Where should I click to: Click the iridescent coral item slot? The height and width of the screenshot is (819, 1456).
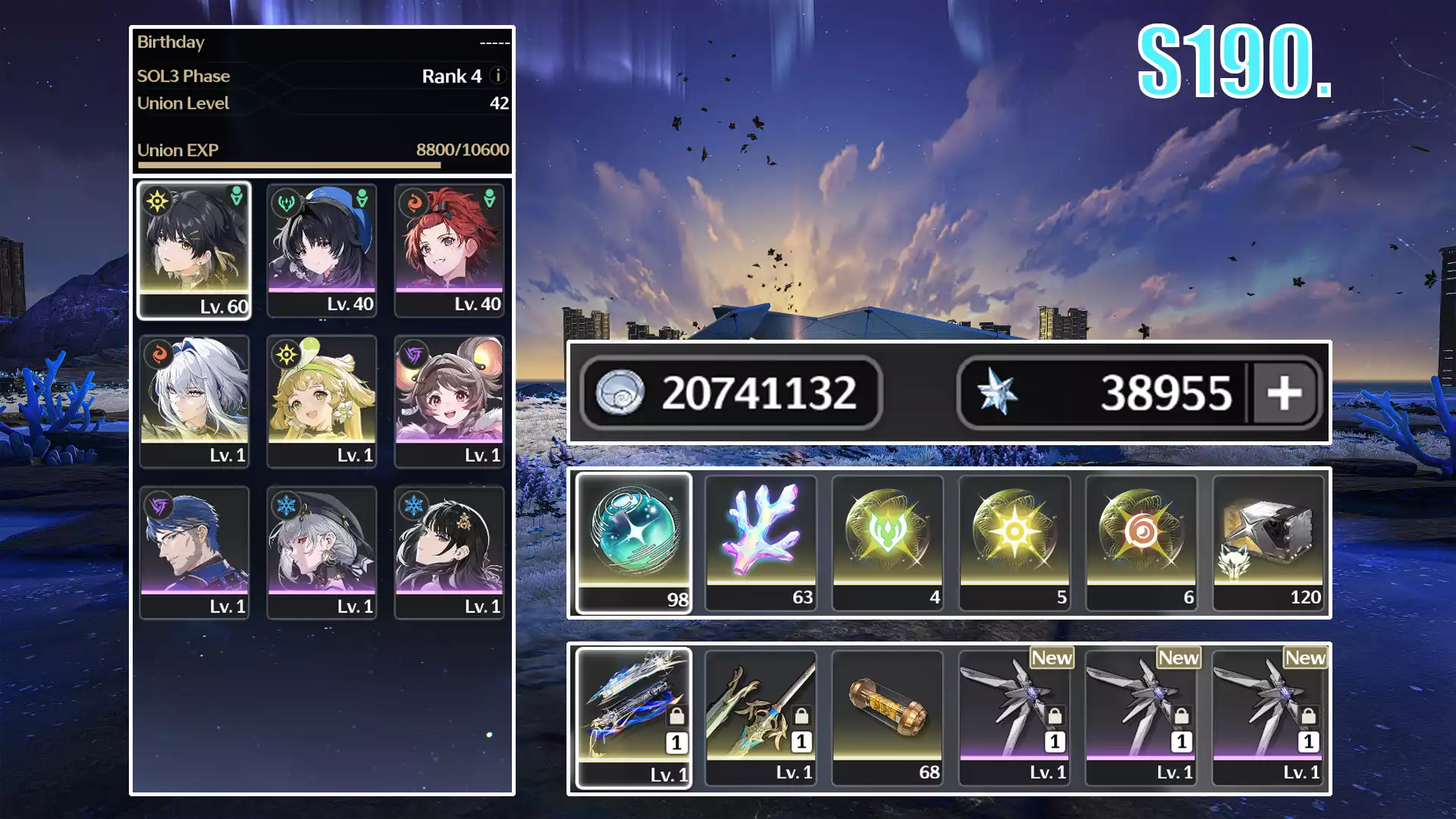761,542
